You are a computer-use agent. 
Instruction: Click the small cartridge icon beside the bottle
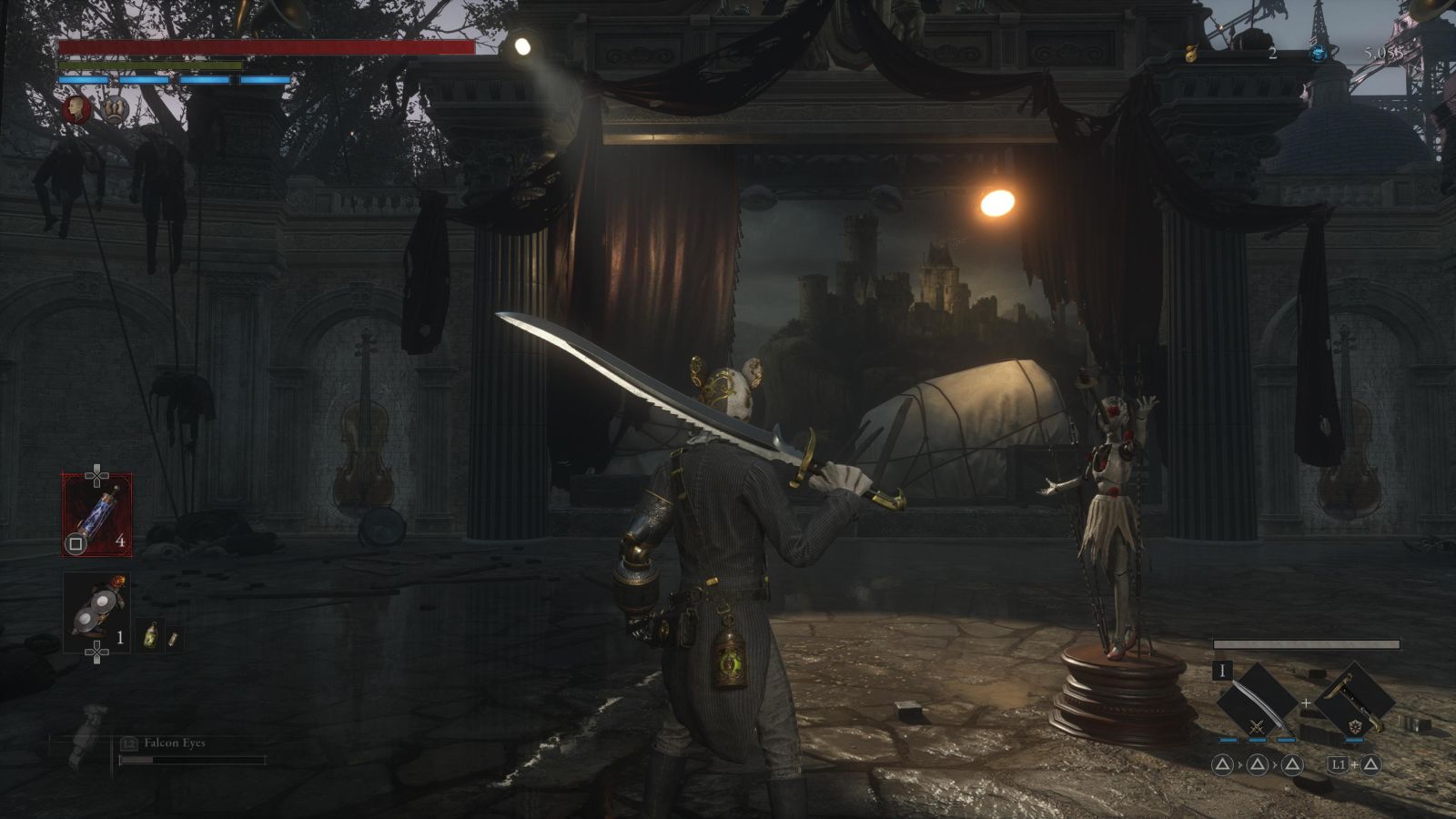pyautogui.click(x=171, y=638)
